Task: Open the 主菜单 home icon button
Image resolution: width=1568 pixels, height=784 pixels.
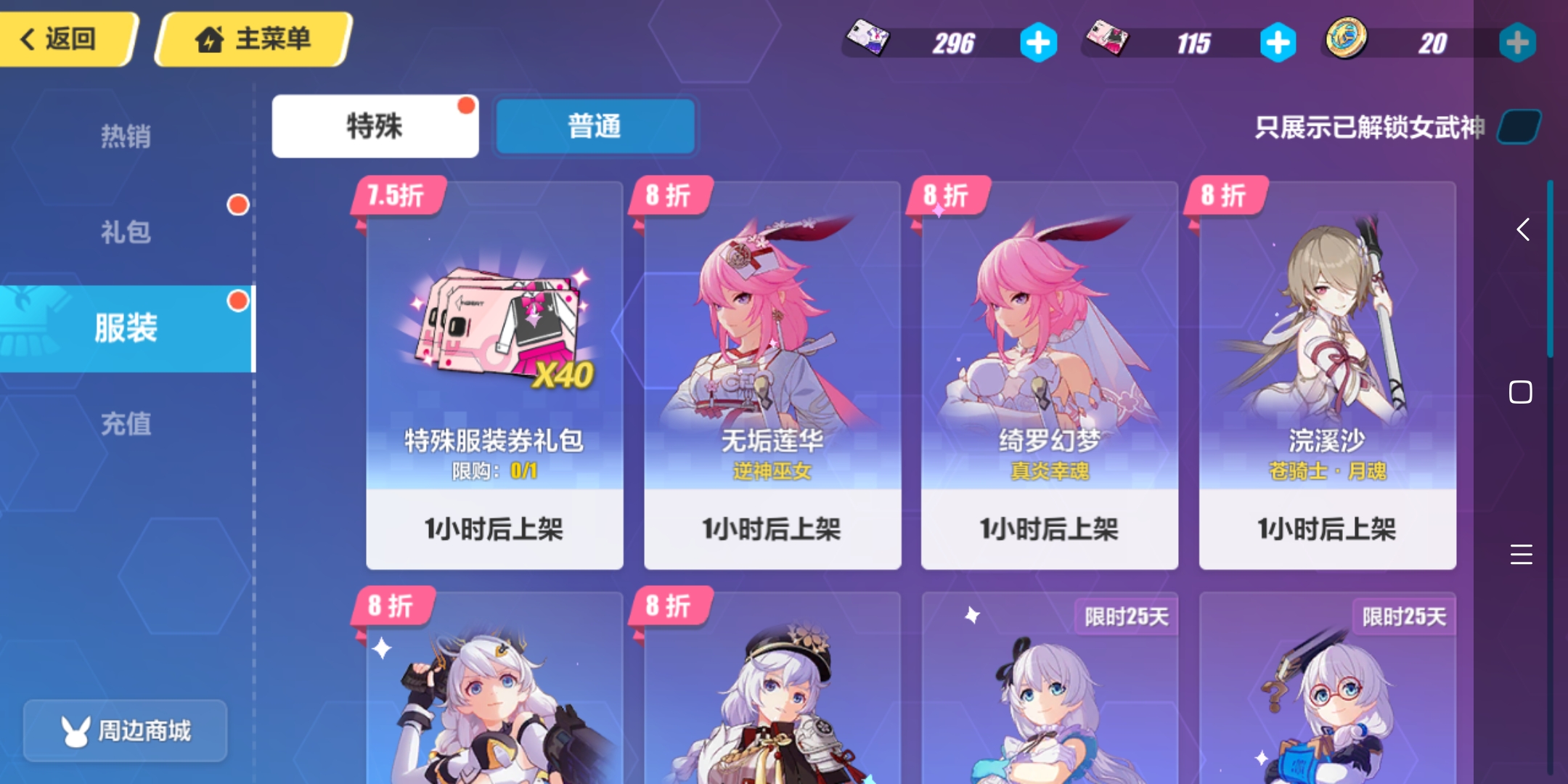Action: click(x=210, y=40)
